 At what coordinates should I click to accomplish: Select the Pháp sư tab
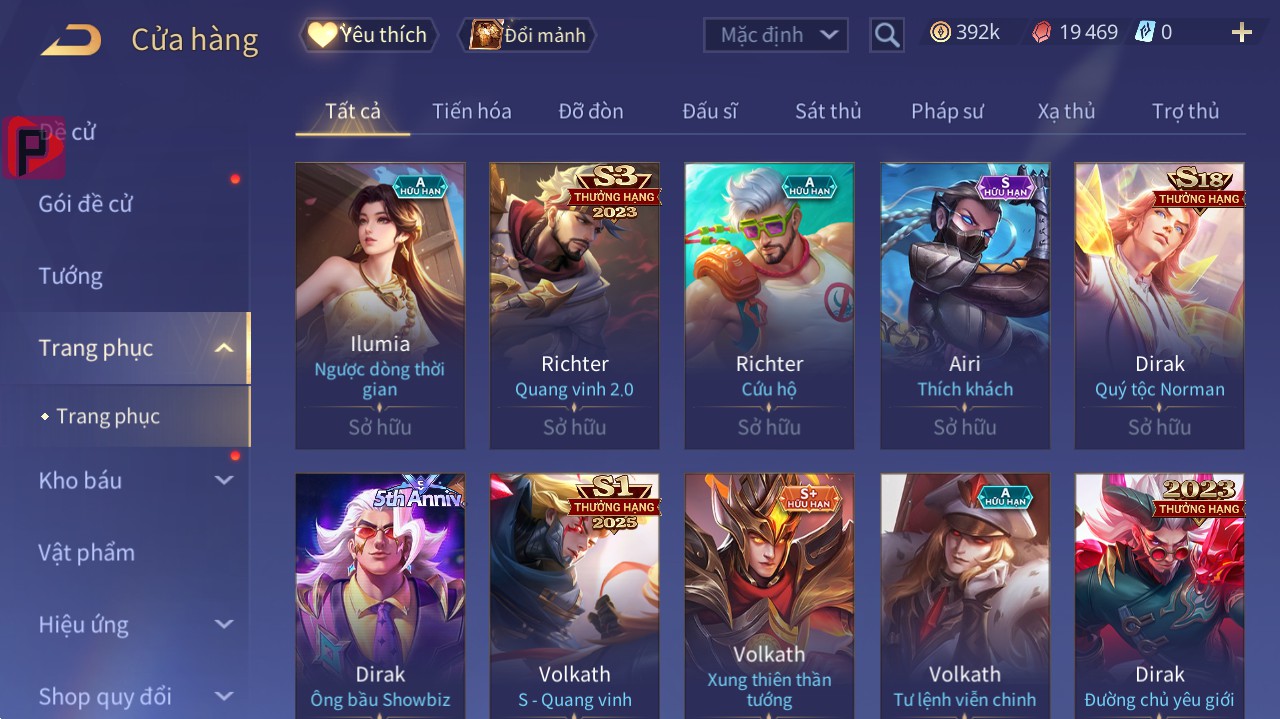(x=947, y=111)
